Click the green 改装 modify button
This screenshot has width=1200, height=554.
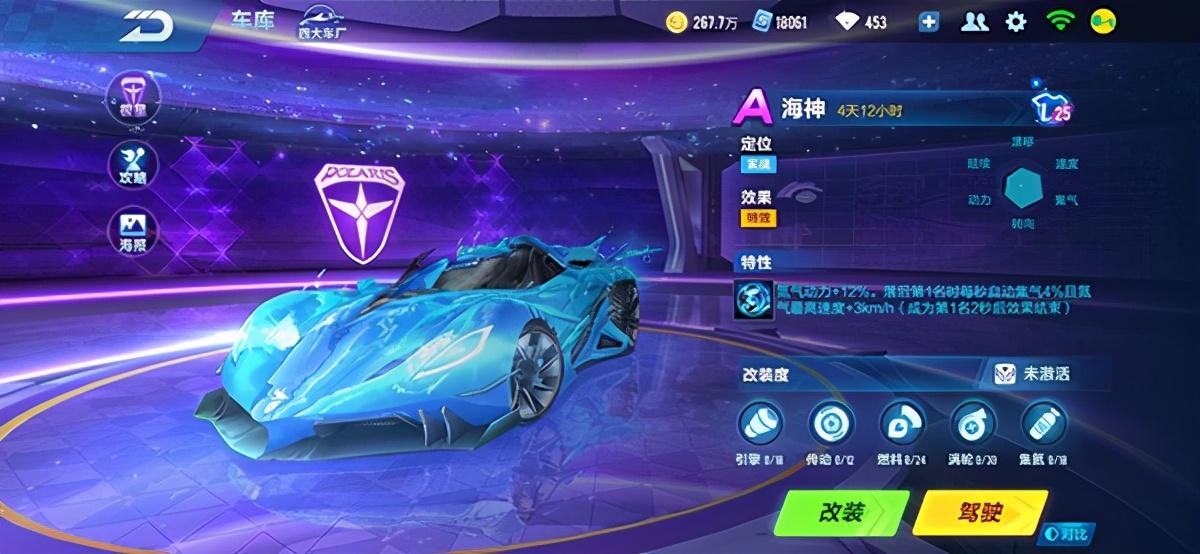click(843, 513)
